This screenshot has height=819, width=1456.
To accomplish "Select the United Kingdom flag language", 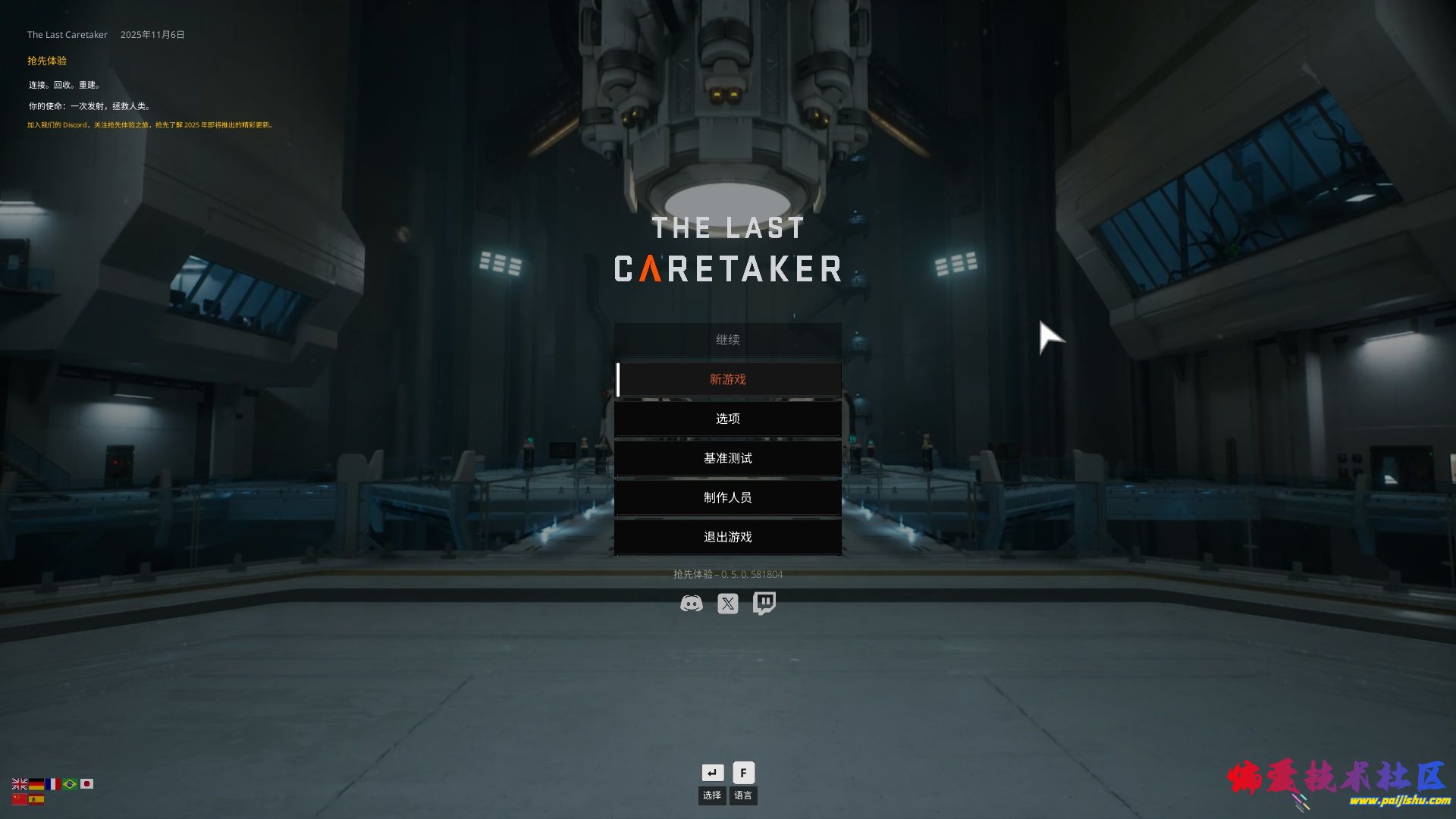I will click(x=20, y=784).
